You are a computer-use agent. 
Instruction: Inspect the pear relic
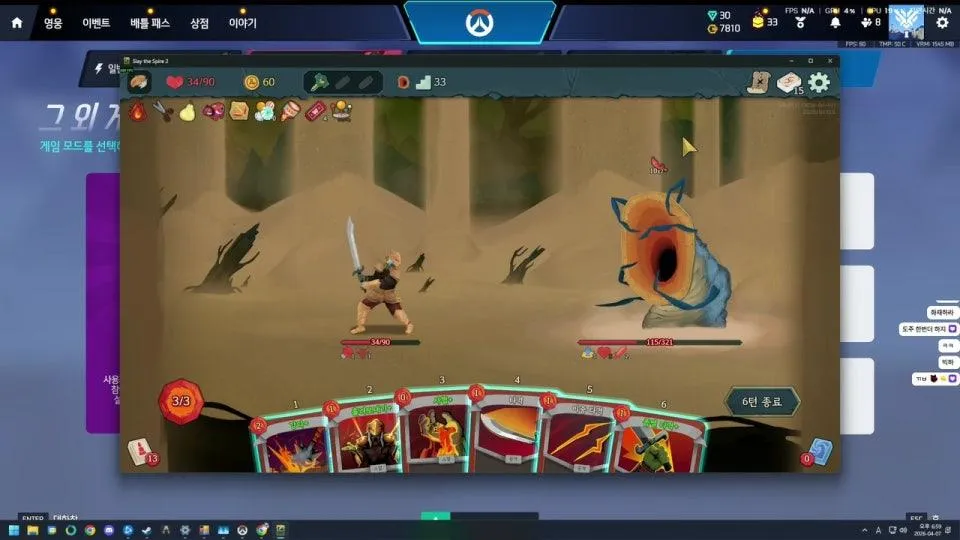[187, 111]
